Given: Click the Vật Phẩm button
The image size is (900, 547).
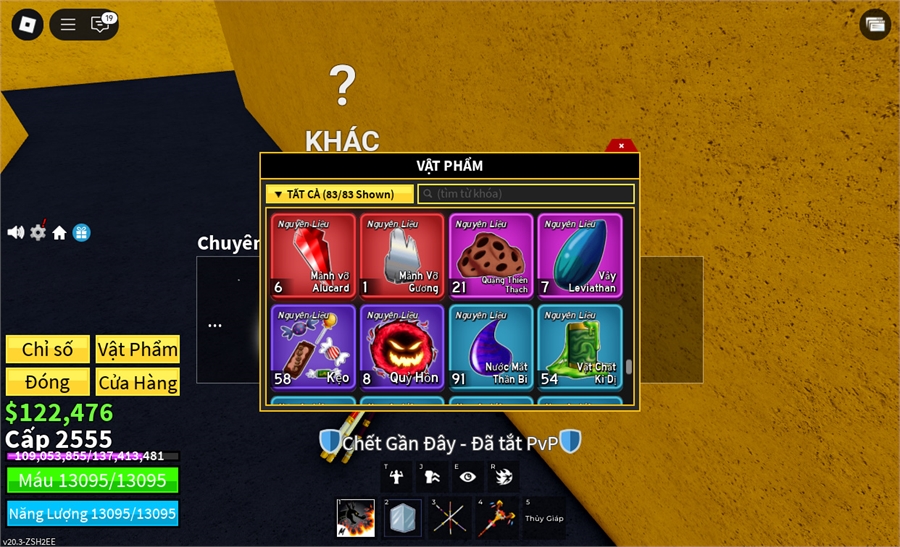Looking at the screenshot, I should 138,349.
